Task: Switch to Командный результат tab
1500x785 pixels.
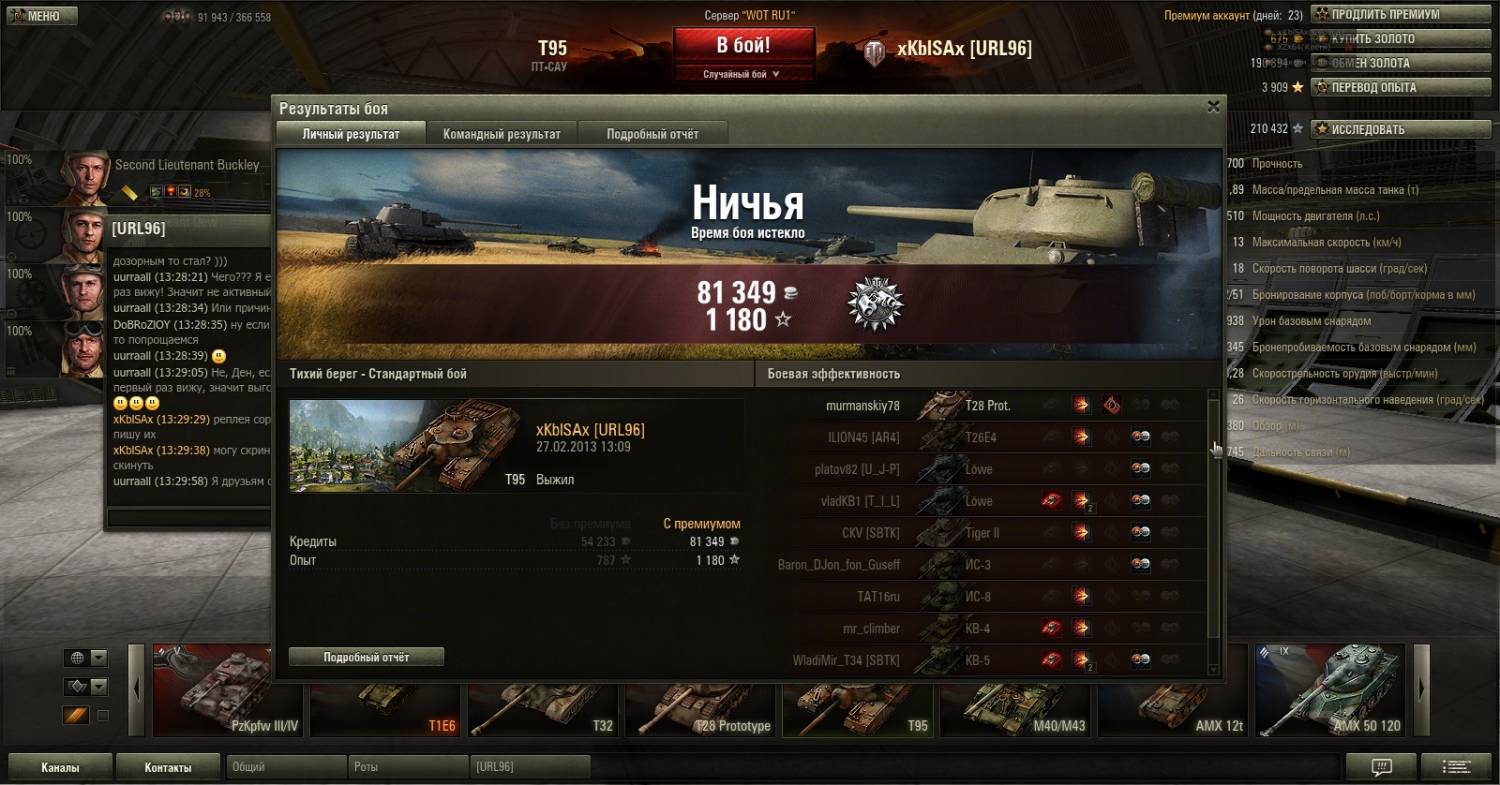Action: pos(501,134)
